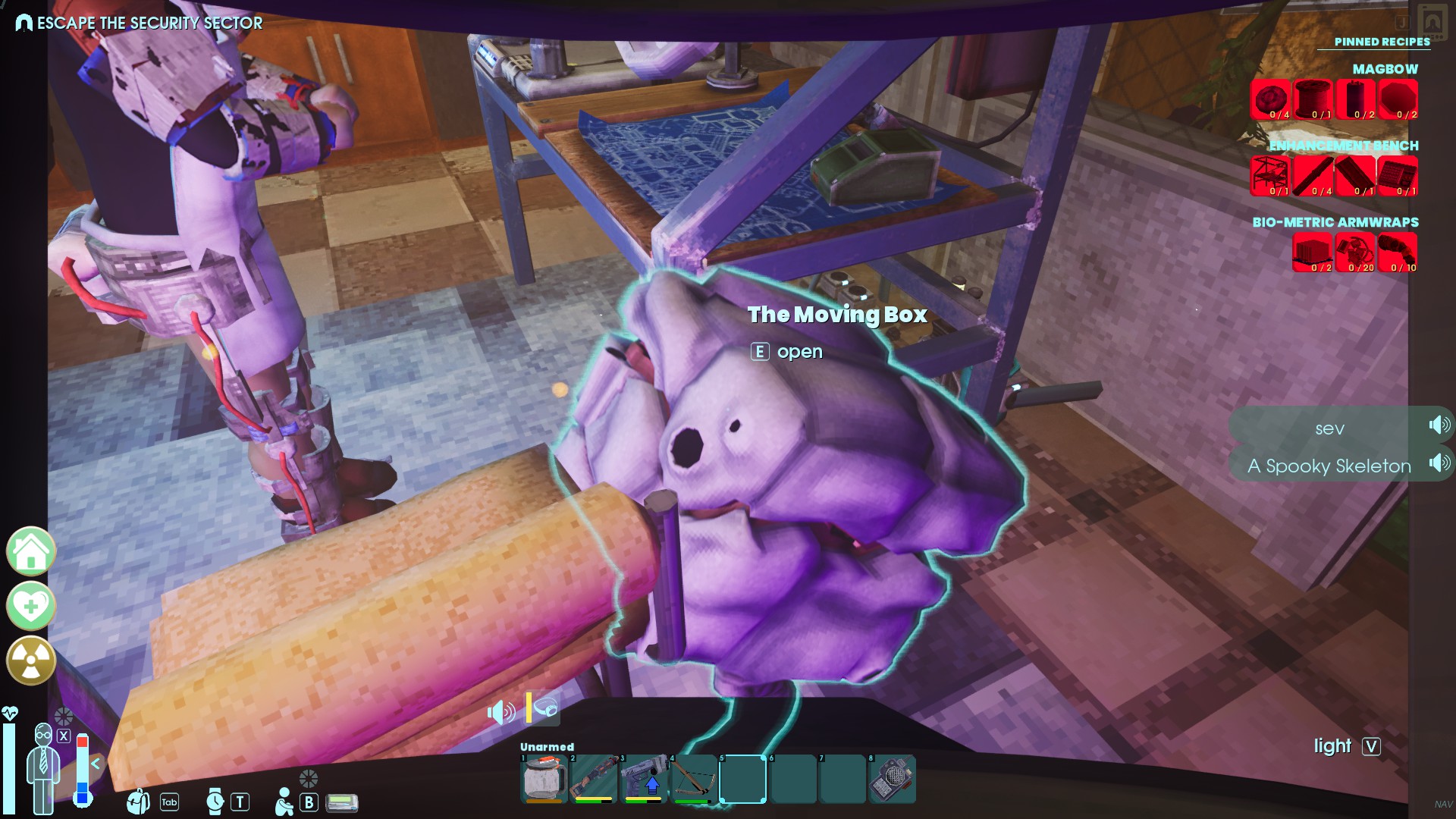Image resolution: width=1456 pixels, height=819 pixels.
Task: Select the coffee pot hotbar slot
Action: pyautogui.click(x=544, y=778)
